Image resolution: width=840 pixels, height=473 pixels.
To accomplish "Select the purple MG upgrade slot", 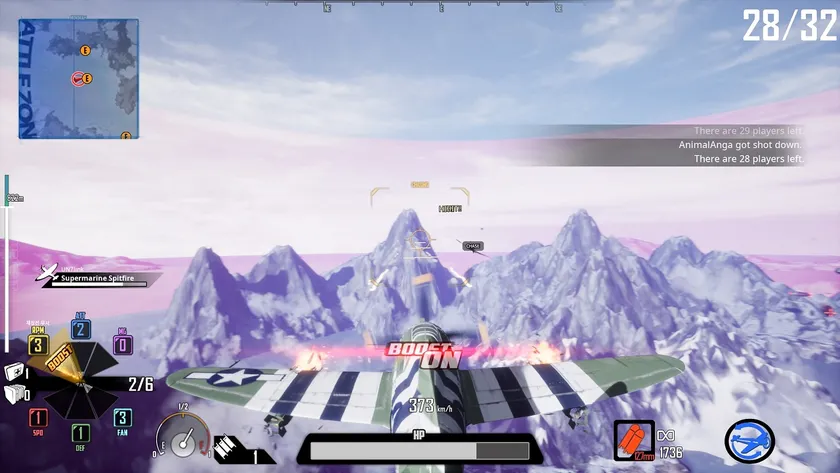I will click(122, 345).
